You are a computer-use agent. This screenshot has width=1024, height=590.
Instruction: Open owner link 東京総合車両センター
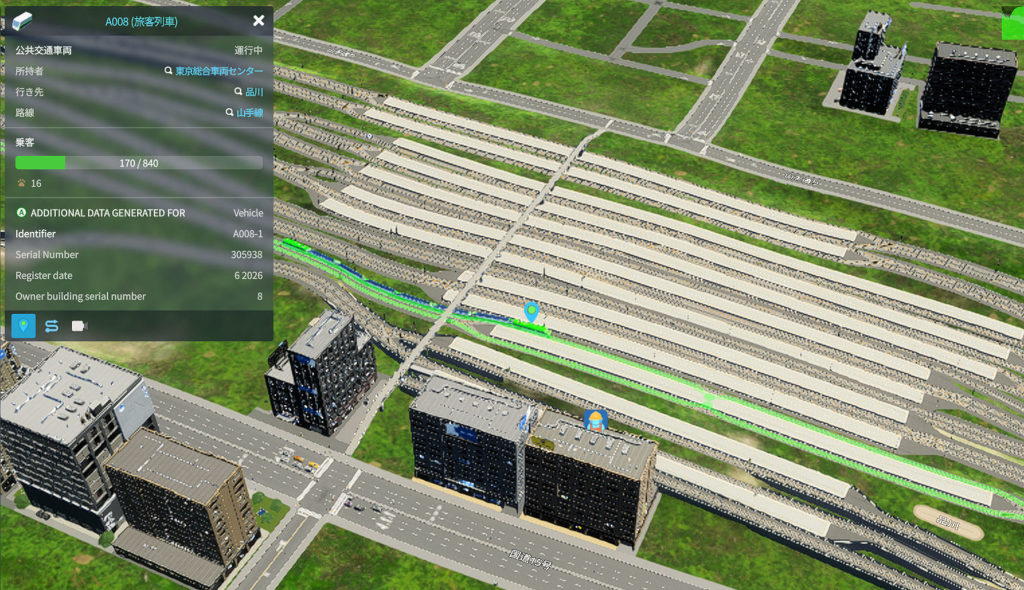[x=219, y=72]
